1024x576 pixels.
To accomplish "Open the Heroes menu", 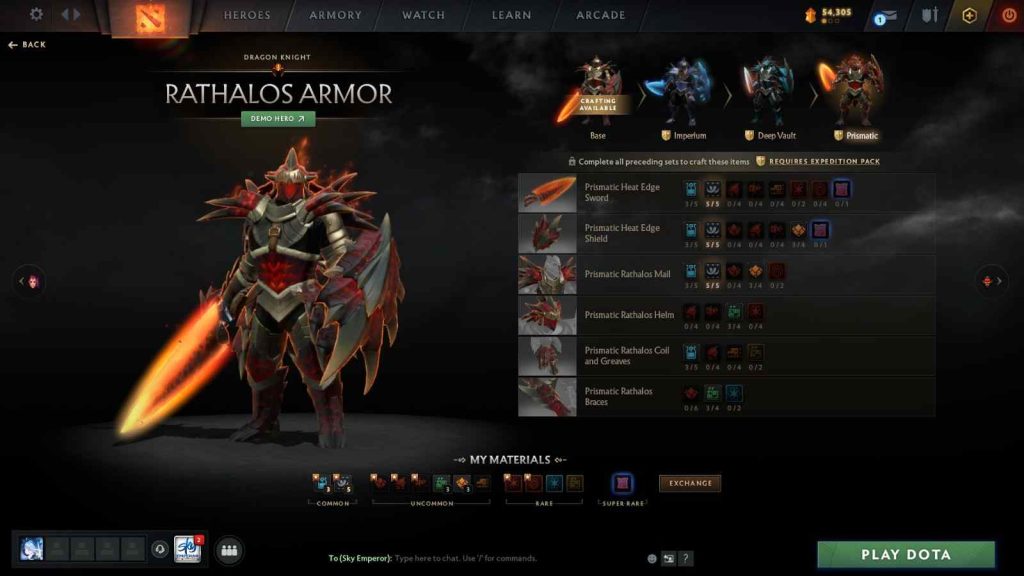I will coord(247,15).
